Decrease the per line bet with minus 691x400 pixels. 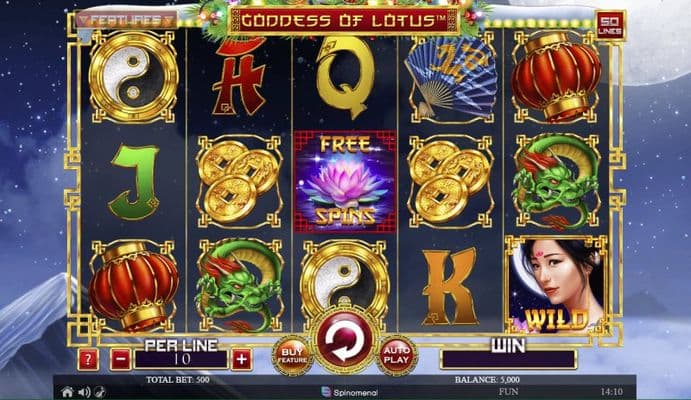click(x=120, y=360)
